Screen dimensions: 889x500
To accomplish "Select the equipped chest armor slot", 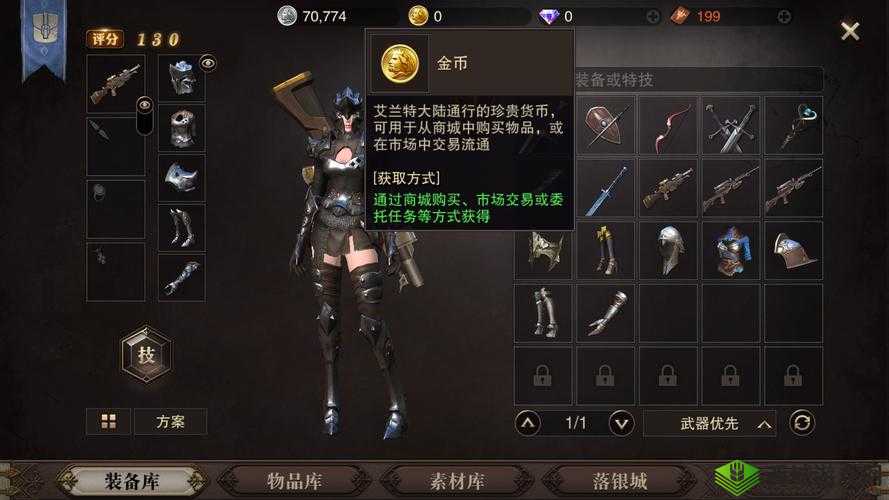I will [181, 129].
